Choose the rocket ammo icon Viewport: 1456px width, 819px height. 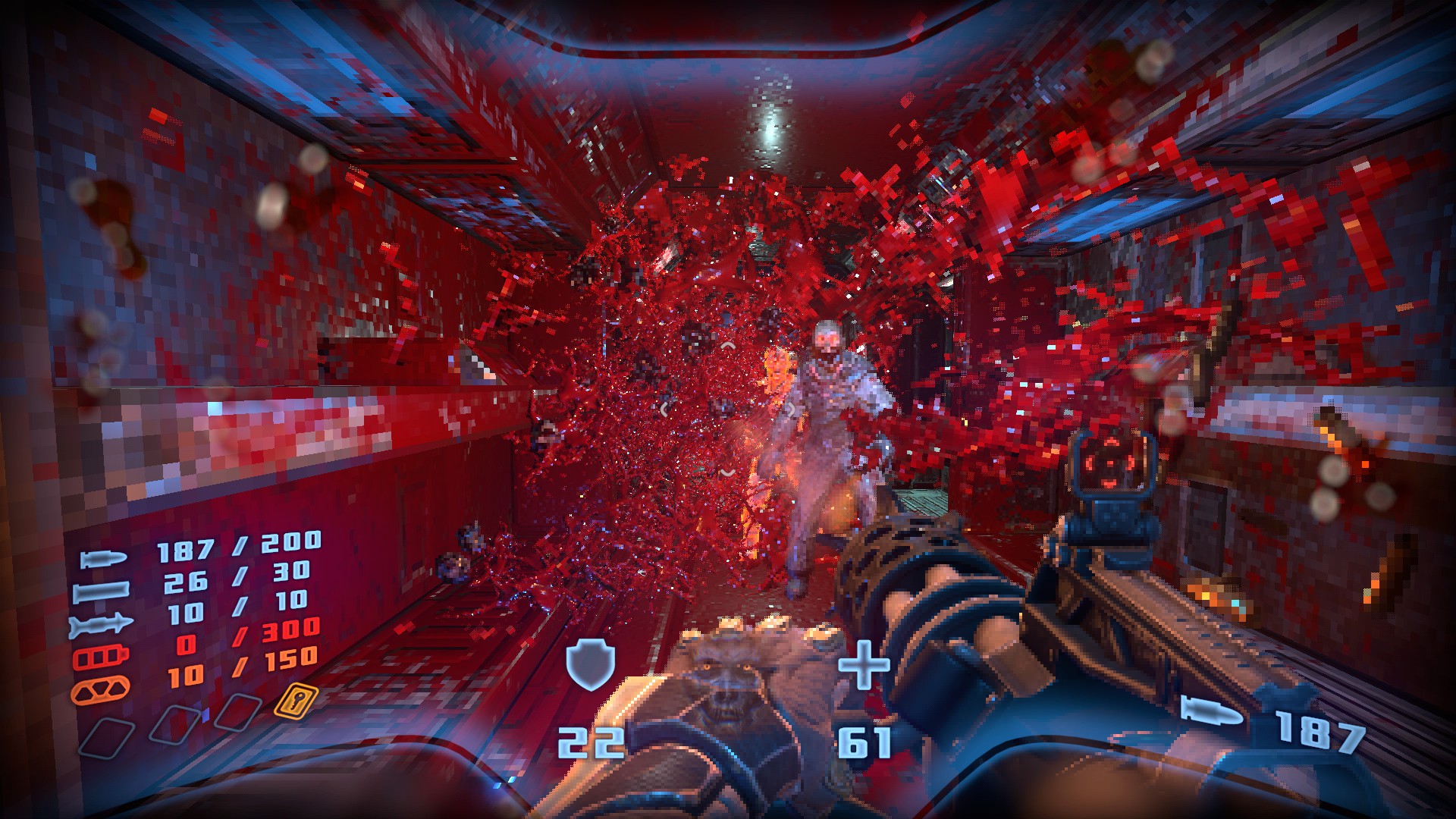101,625
